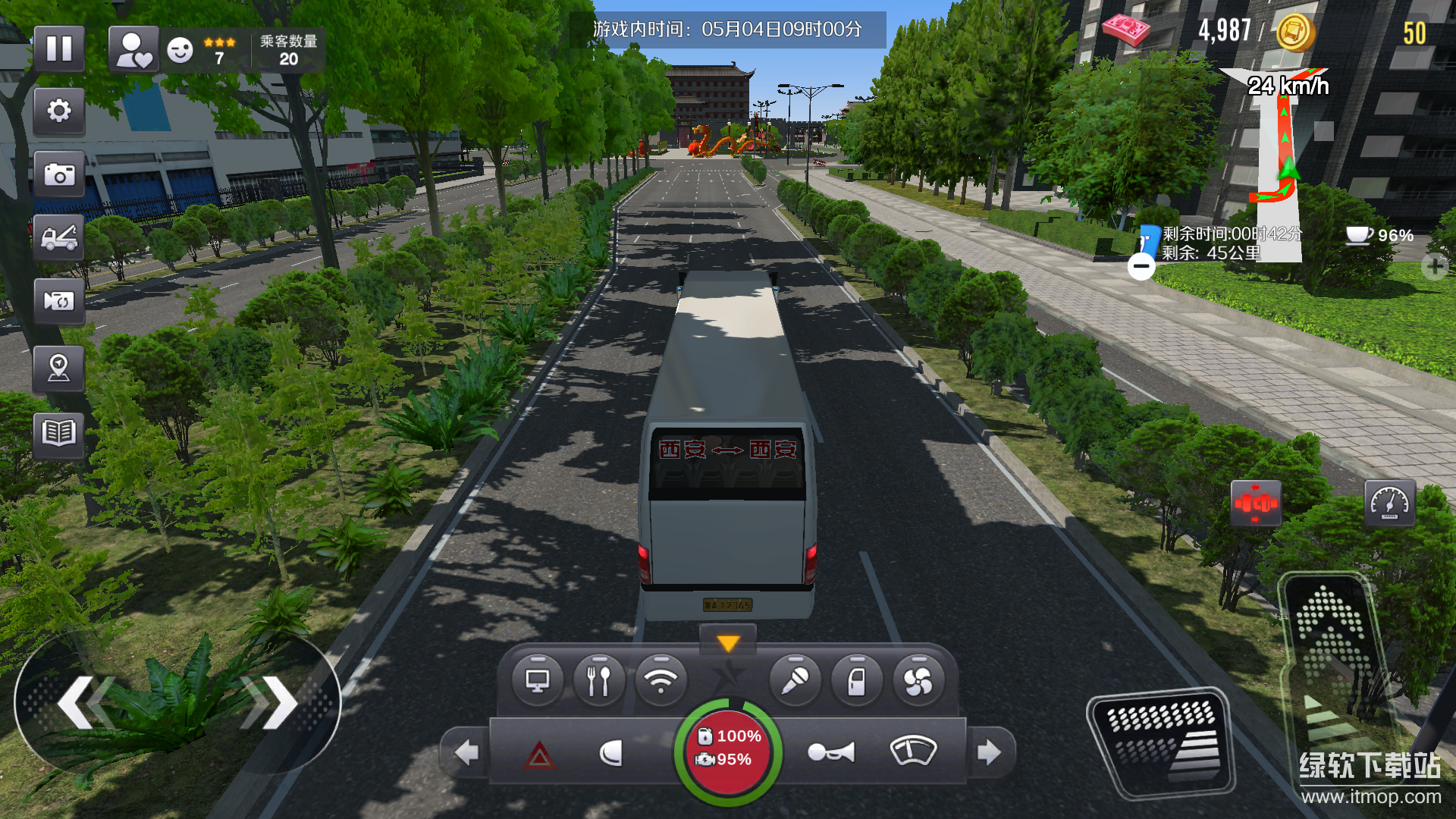Use the microphone announcement button
This screenshot has width=1456, height=819.
click(795, 680)
